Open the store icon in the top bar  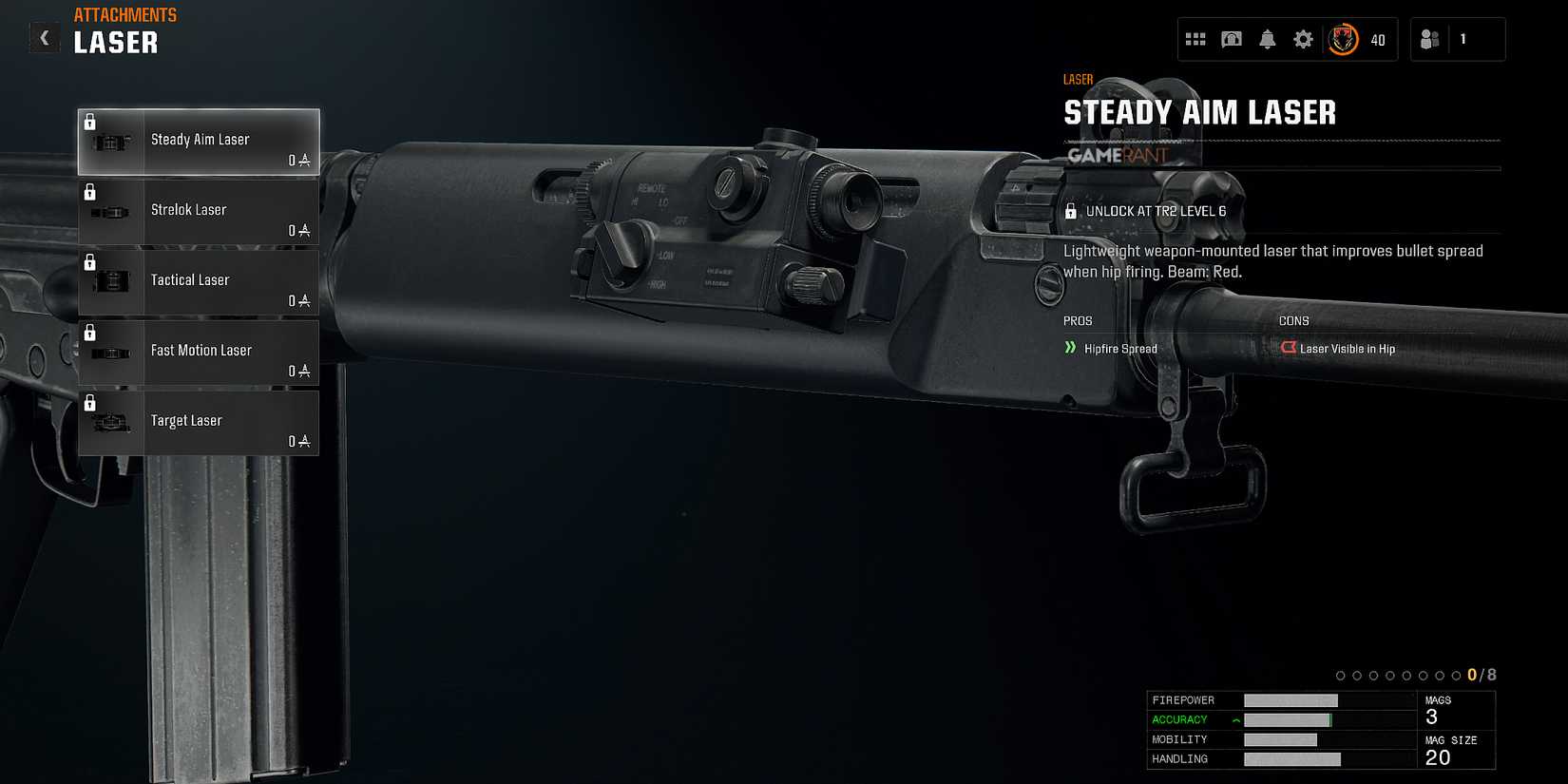1231,39
